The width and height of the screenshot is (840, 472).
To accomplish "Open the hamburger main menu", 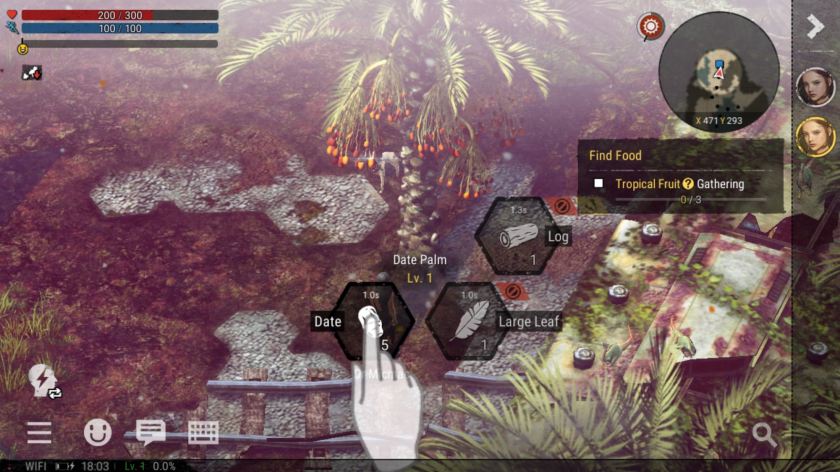I will [x=39, y=432].
